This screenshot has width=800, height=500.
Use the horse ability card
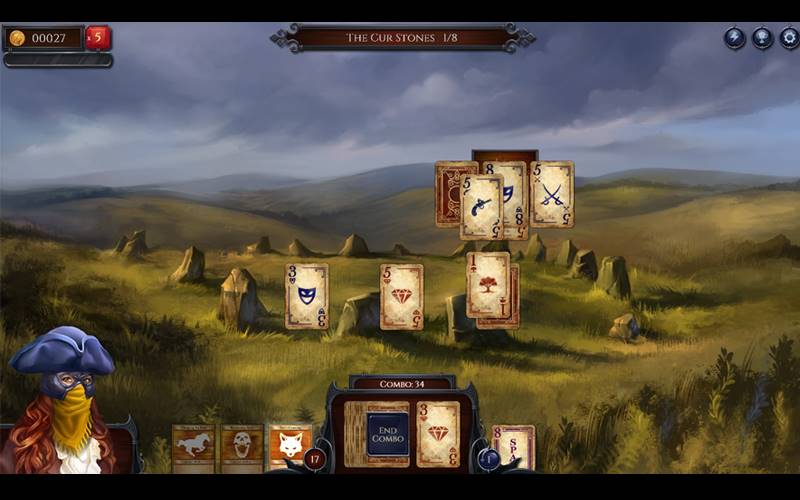(x=193, y=446)
